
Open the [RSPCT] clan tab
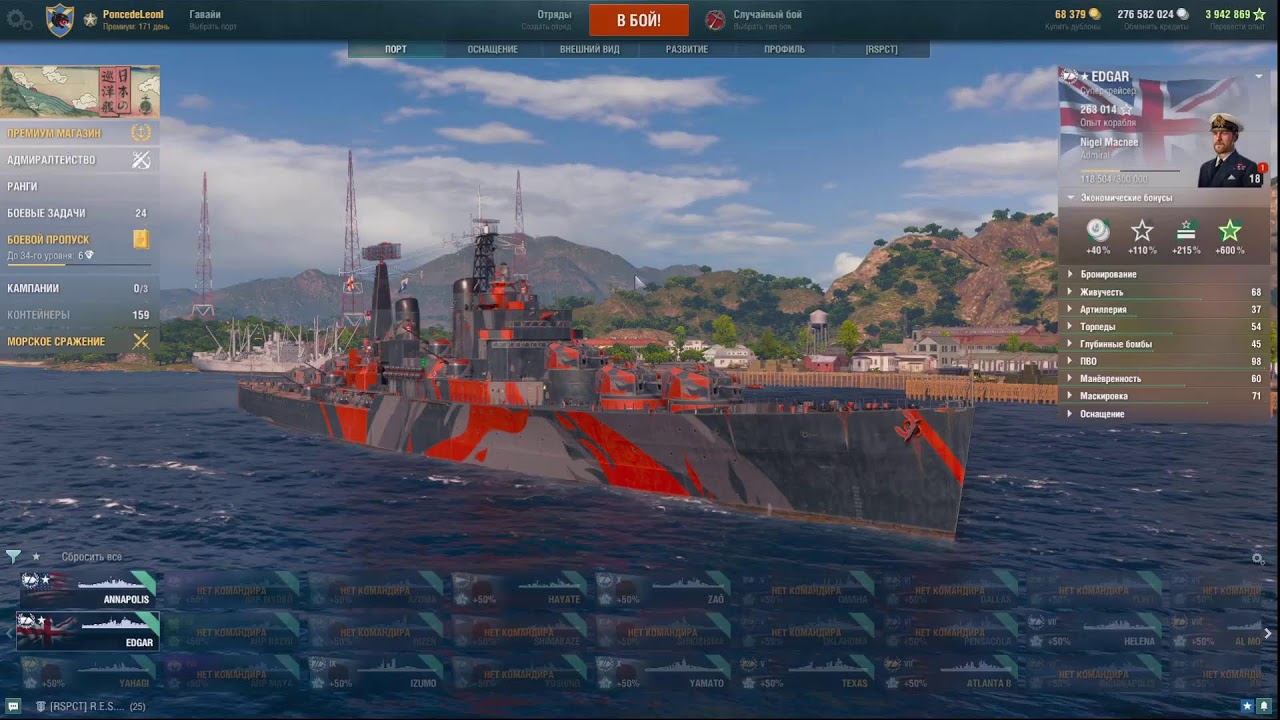tap(881, 49)
